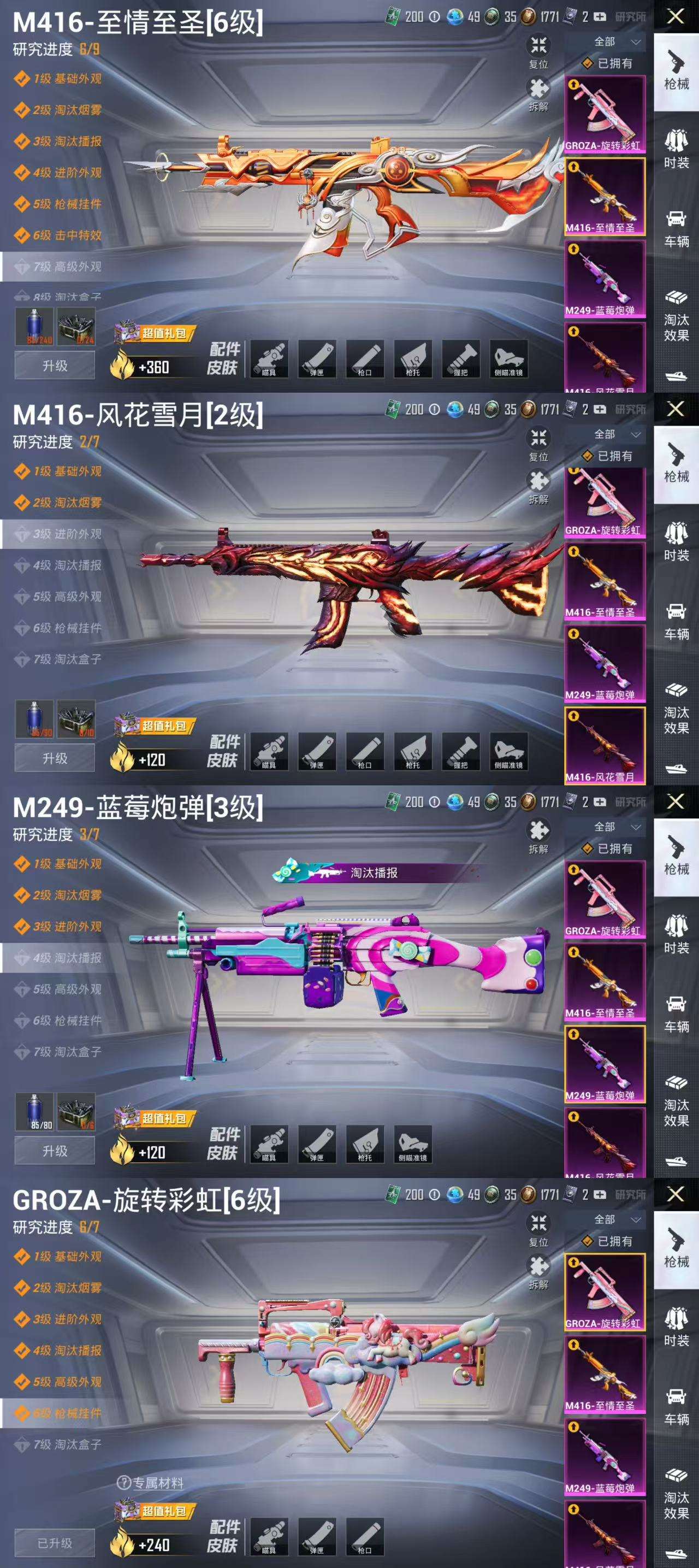The height and width of the screenshot is (1568, 699).
Task: Open 握把 skin slot on the M416-至情至圣 screen
Action: [x=461, y=359]
